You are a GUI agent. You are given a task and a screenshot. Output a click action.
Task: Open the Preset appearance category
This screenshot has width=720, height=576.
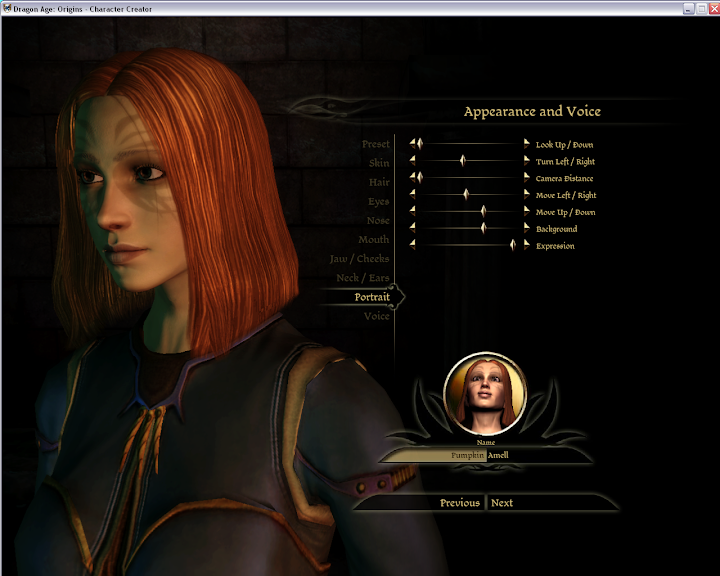pos(375,144)
